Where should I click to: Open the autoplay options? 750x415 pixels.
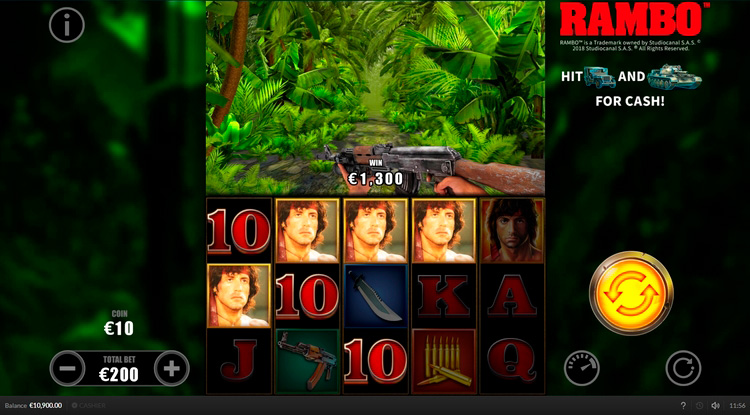point(683,368)
